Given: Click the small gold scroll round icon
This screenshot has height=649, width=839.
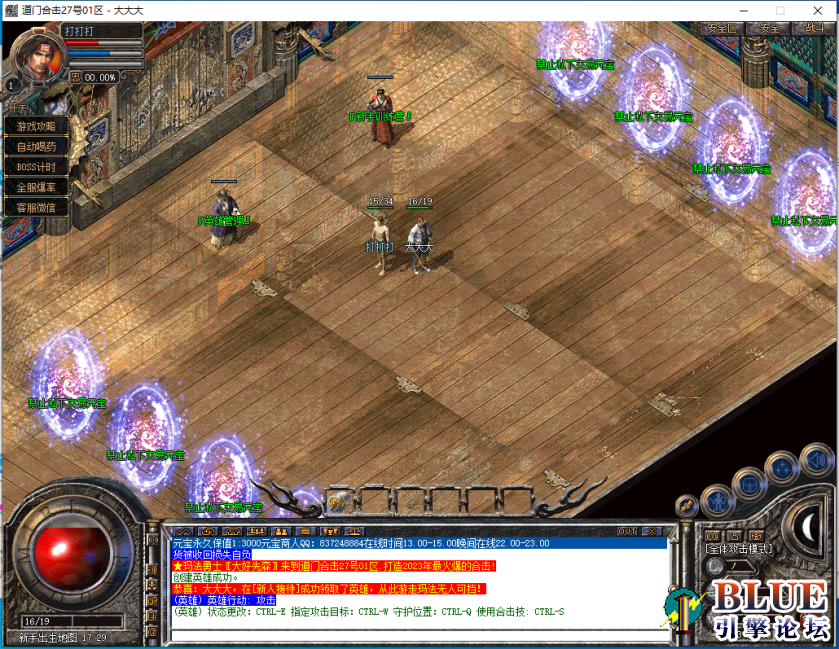Looking at the screenshot, I should click(x=687, y=505).
